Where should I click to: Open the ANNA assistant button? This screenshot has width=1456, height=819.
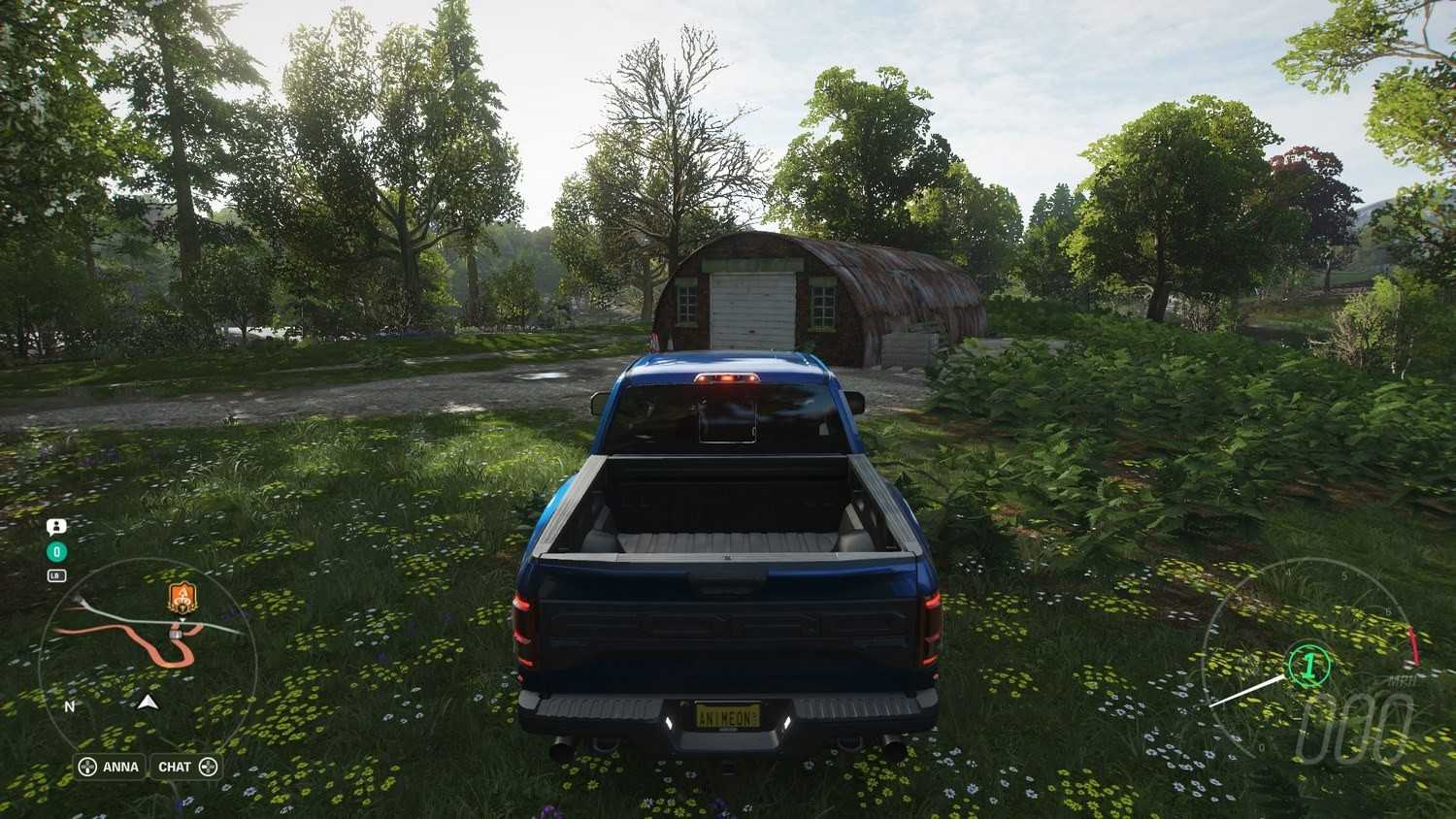110,767
